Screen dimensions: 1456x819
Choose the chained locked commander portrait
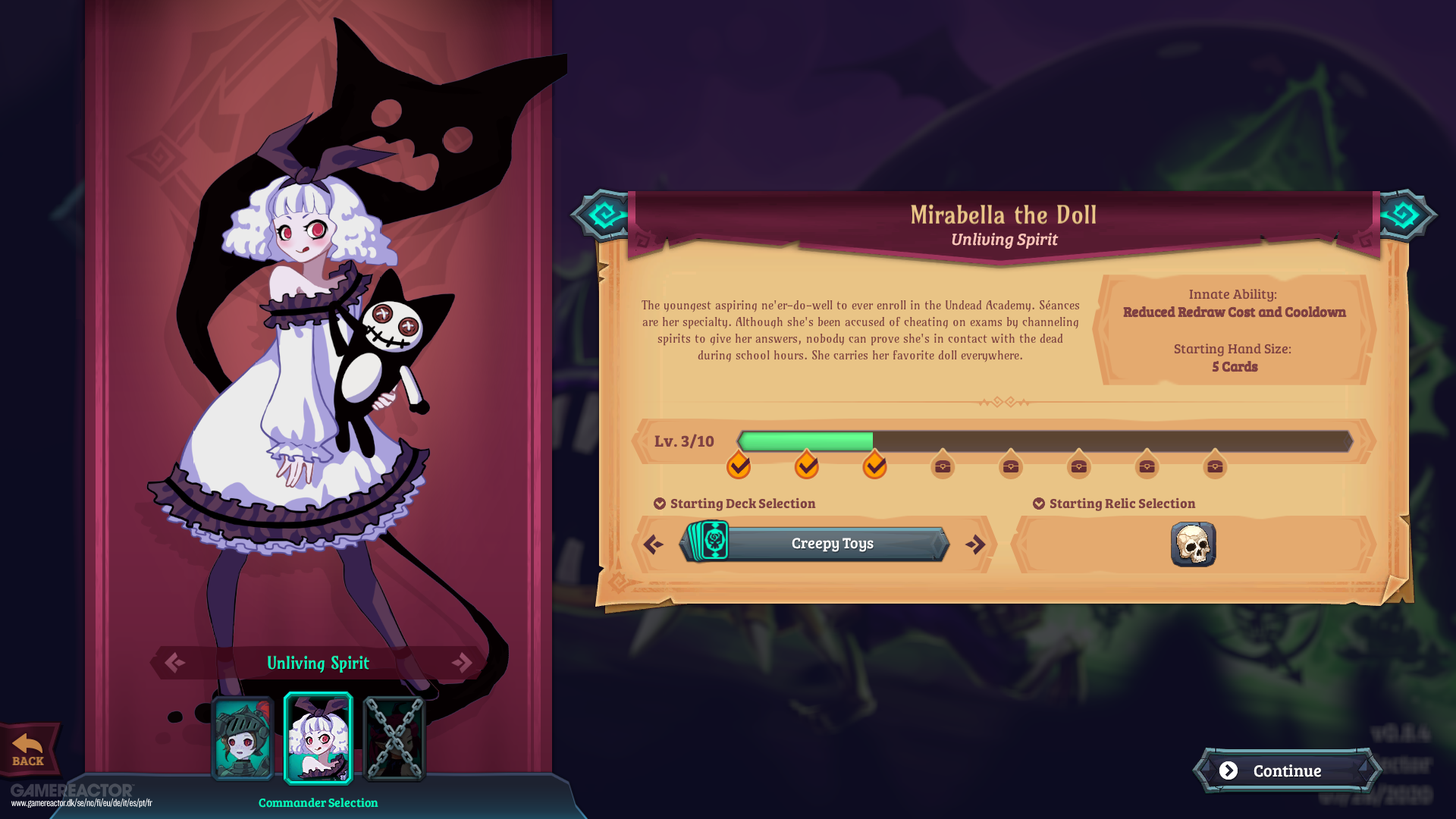(394, 739)
